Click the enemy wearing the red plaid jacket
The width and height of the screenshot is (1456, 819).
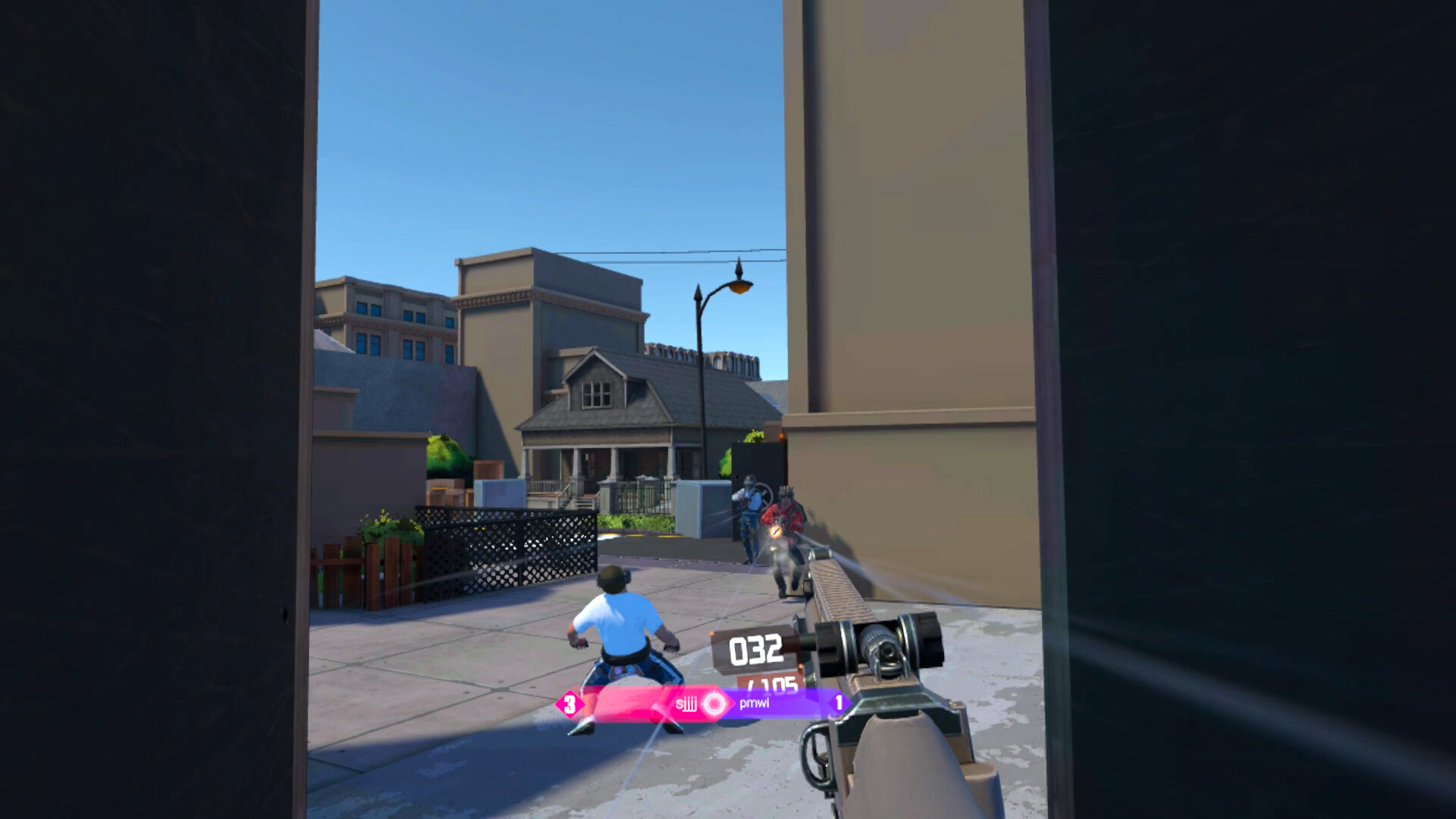tap(785, 512)
